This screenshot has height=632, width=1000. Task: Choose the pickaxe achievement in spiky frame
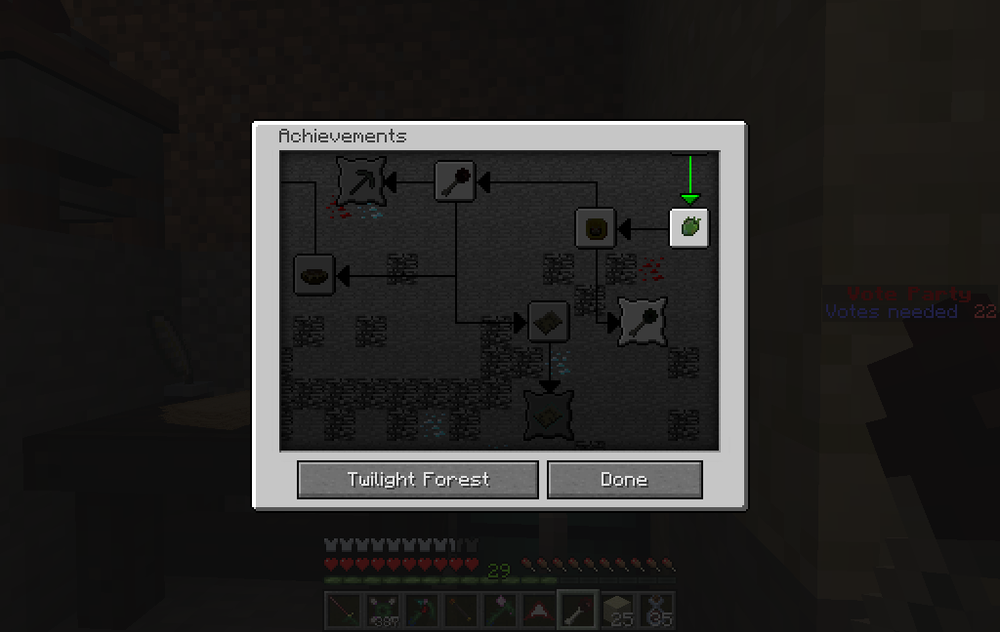pos(361,181)
